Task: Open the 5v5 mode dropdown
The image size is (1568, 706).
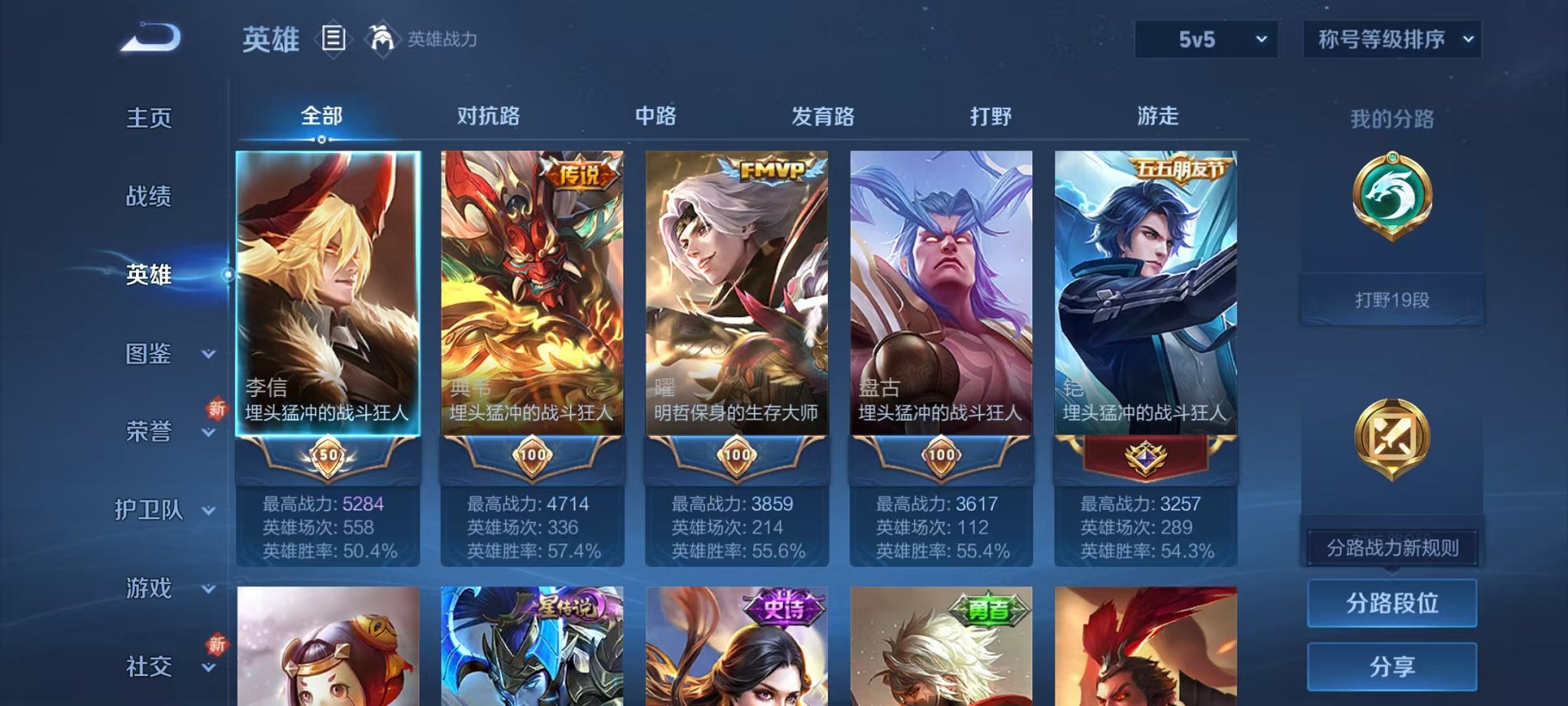Action: pos(1207,36)
